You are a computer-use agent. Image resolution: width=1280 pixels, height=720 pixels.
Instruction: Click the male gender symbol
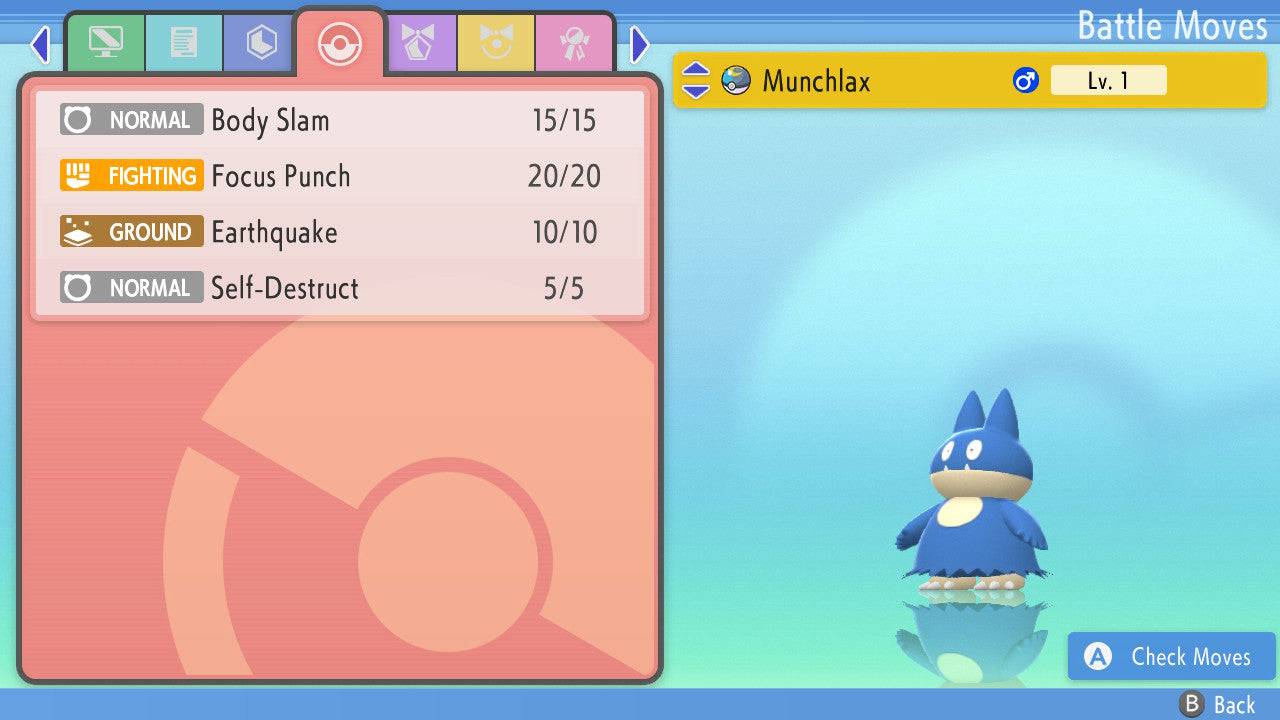point(1024,80)
